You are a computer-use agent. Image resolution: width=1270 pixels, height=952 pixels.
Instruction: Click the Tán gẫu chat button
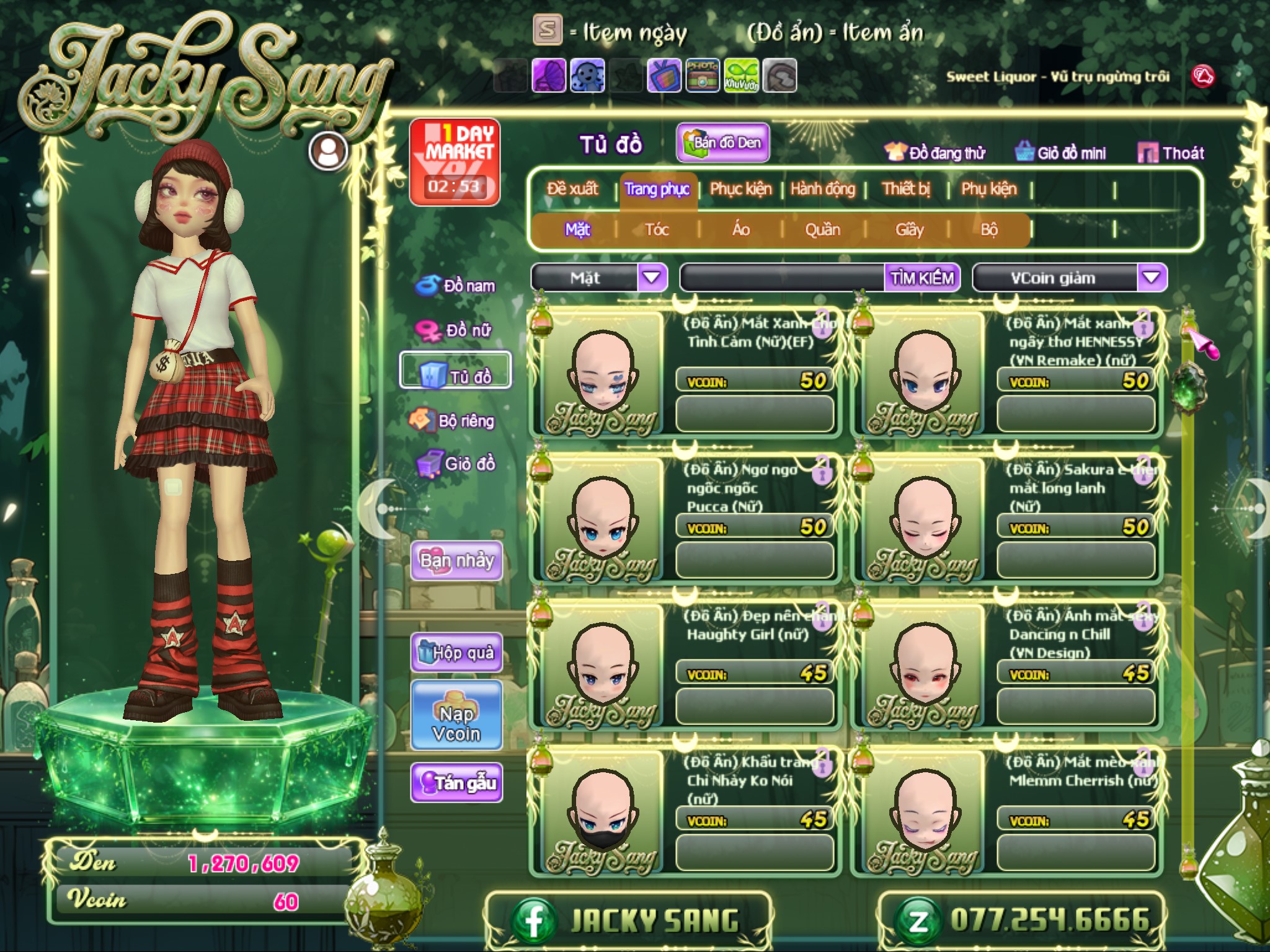(x=456, y=783)
